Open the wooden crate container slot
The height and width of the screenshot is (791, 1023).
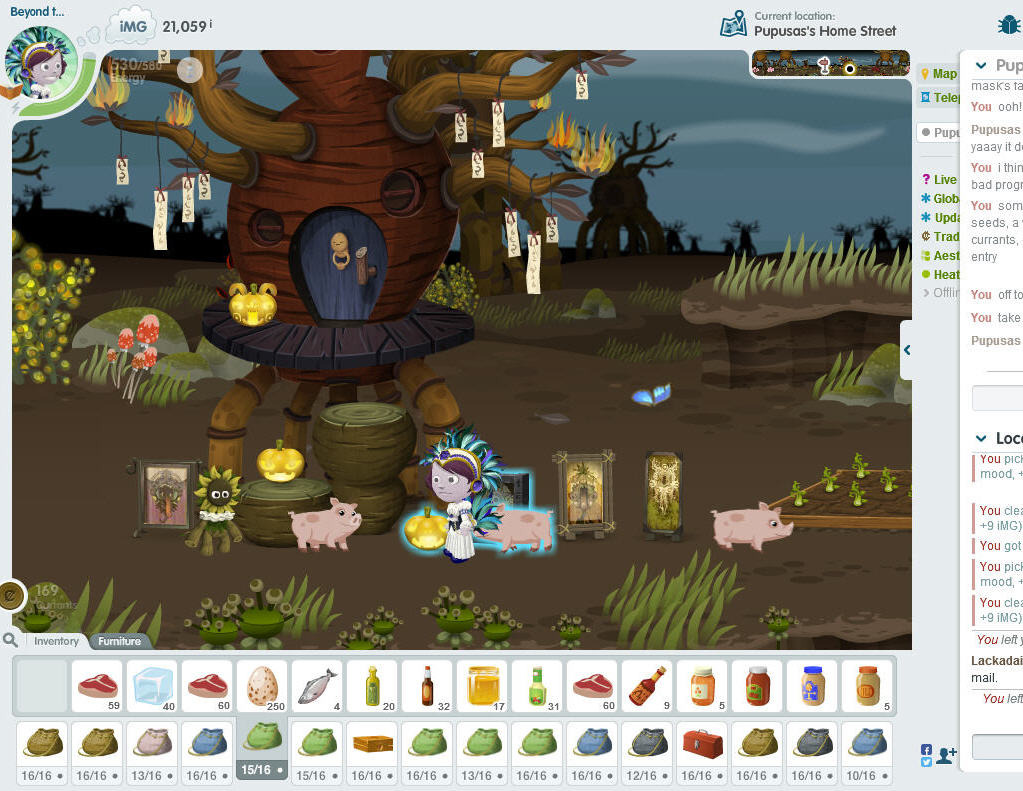[x=372, y=742]
